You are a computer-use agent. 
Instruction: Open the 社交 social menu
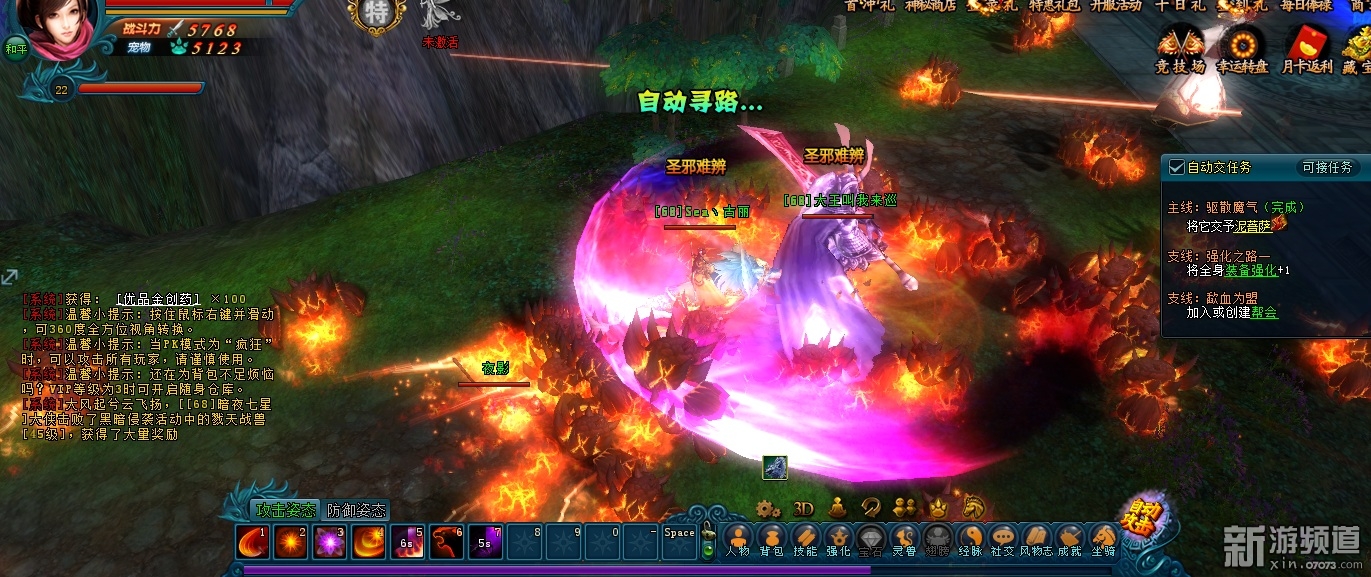coord(1002,539)
